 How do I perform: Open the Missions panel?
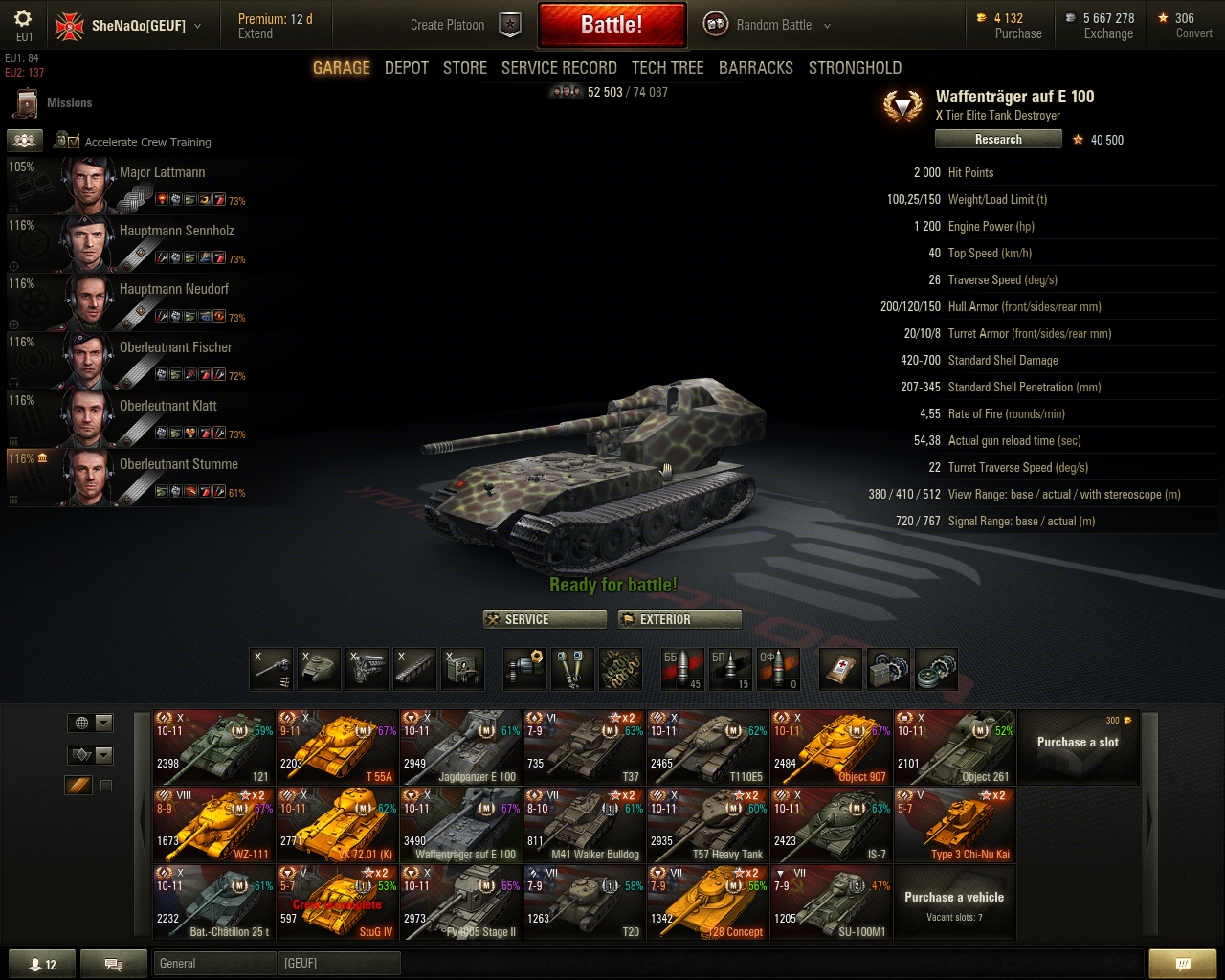(x=69, y=103)
